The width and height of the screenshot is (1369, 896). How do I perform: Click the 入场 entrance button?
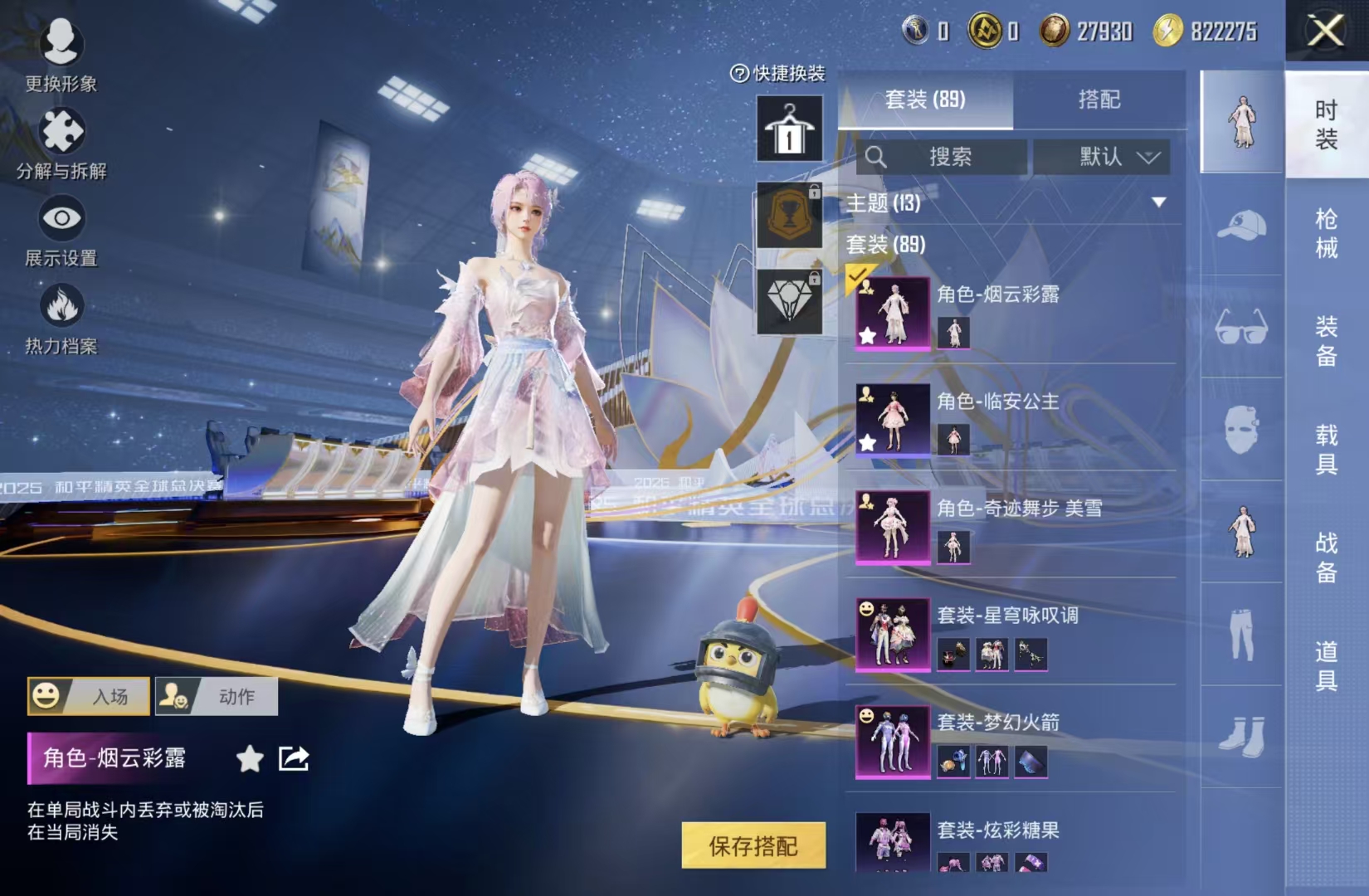coord(90,696)
